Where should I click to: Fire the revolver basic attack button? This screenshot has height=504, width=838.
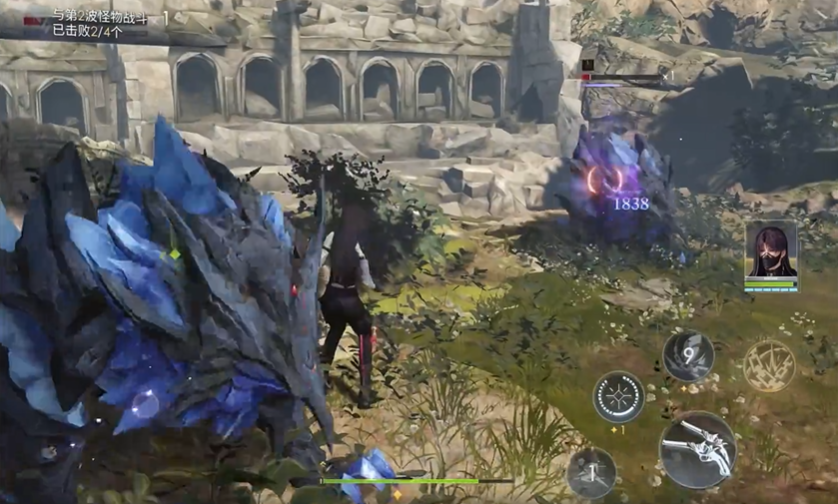pyautogui.click(x=697, y=450)
